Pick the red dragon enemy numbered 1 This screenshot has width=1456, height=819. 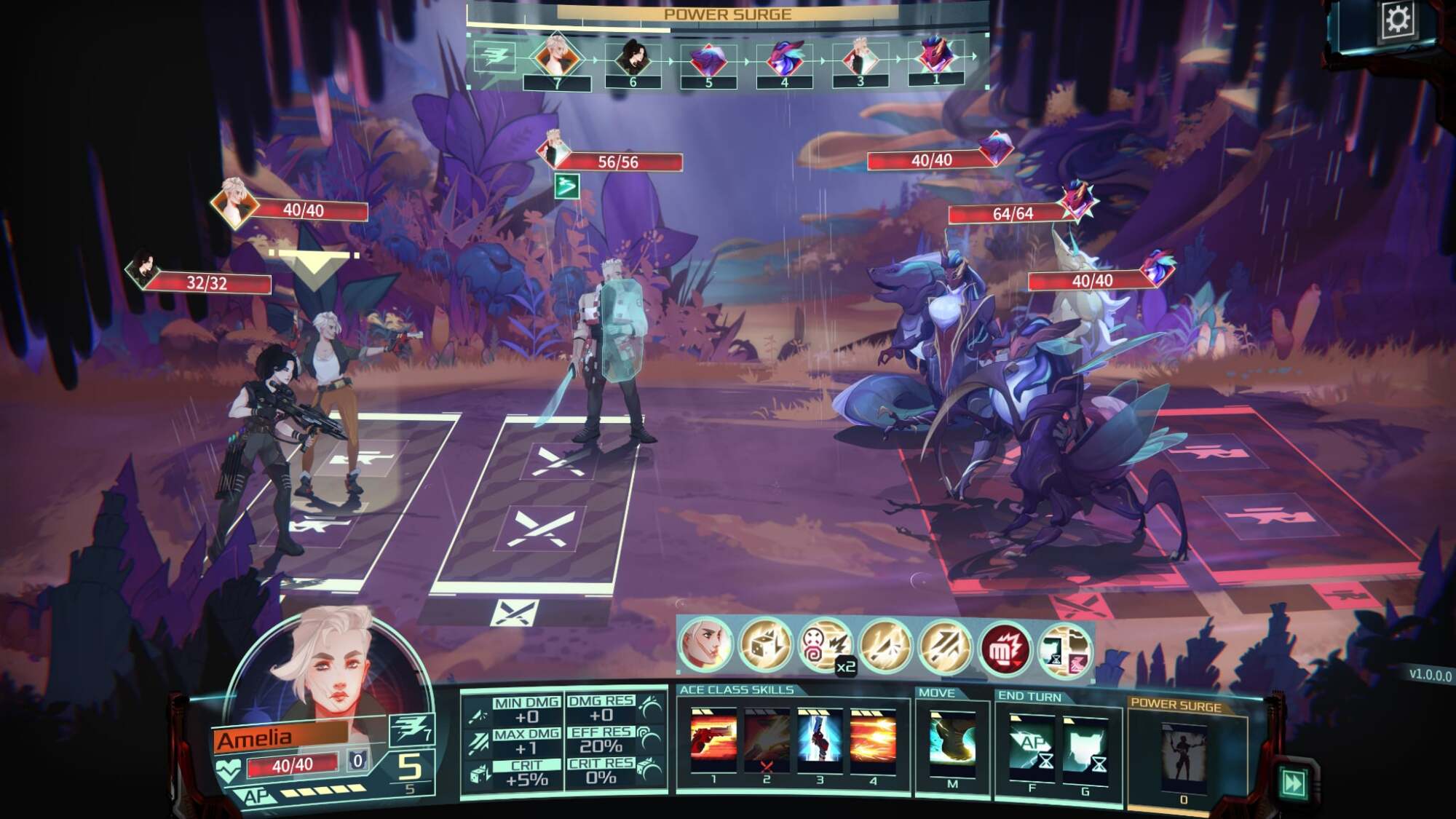coord(936,55)
